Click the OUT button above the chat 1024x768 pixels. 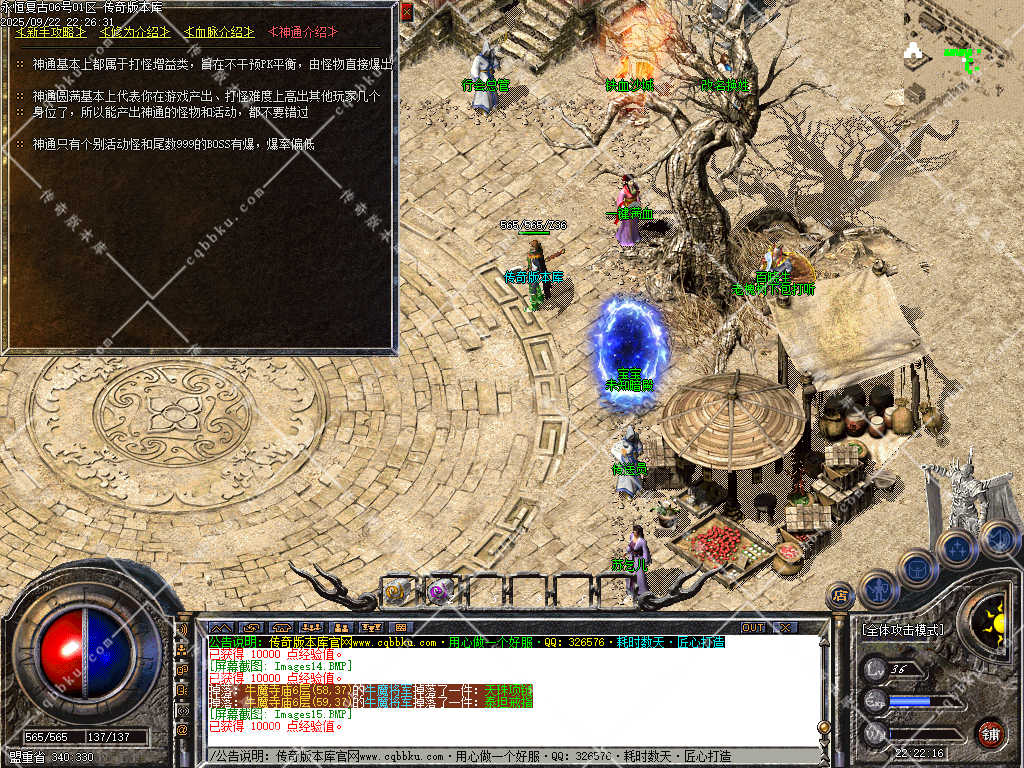coord(752,628)
